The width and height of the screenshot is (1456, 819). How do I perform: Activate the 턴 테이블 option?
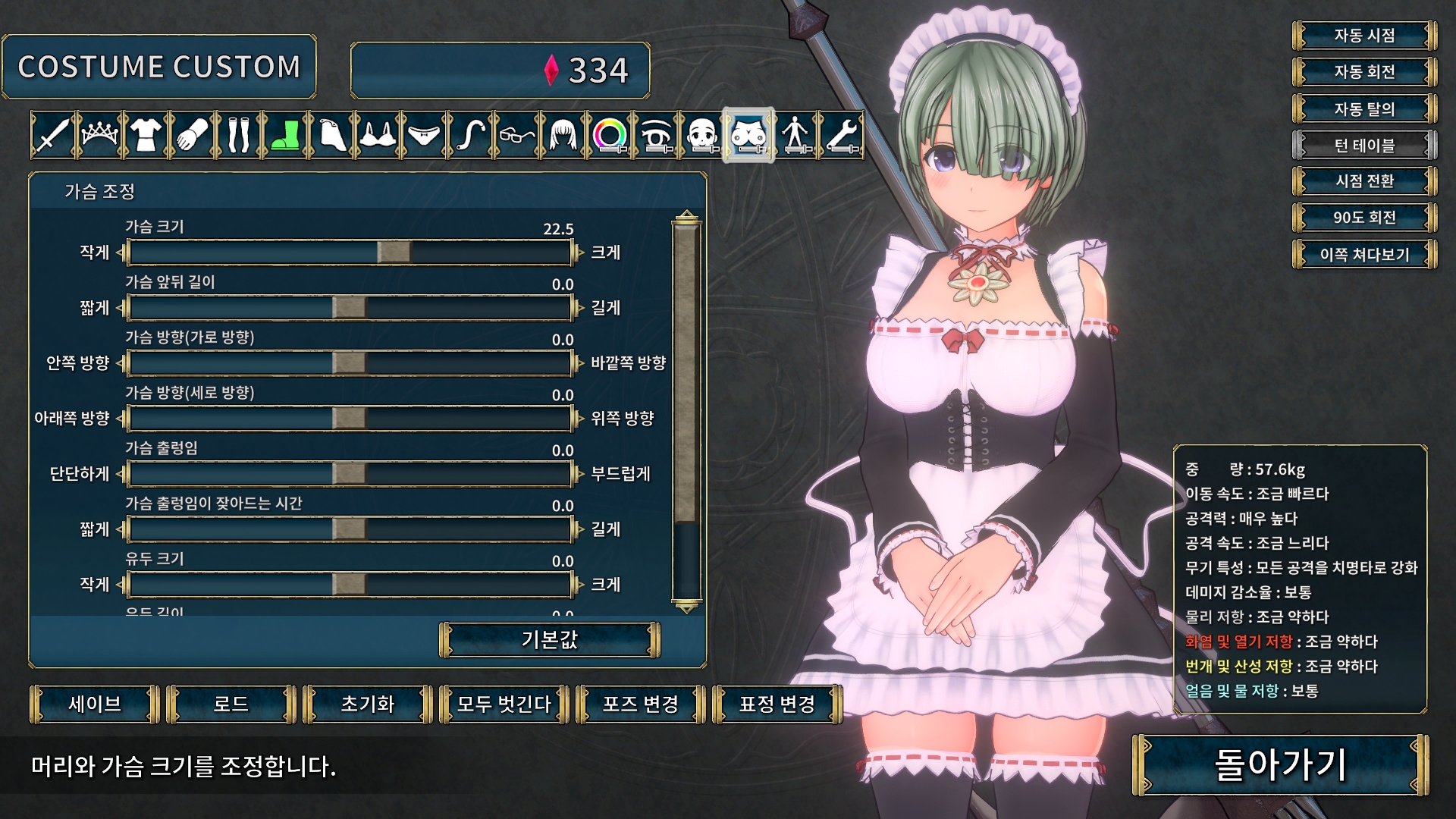1364,145
